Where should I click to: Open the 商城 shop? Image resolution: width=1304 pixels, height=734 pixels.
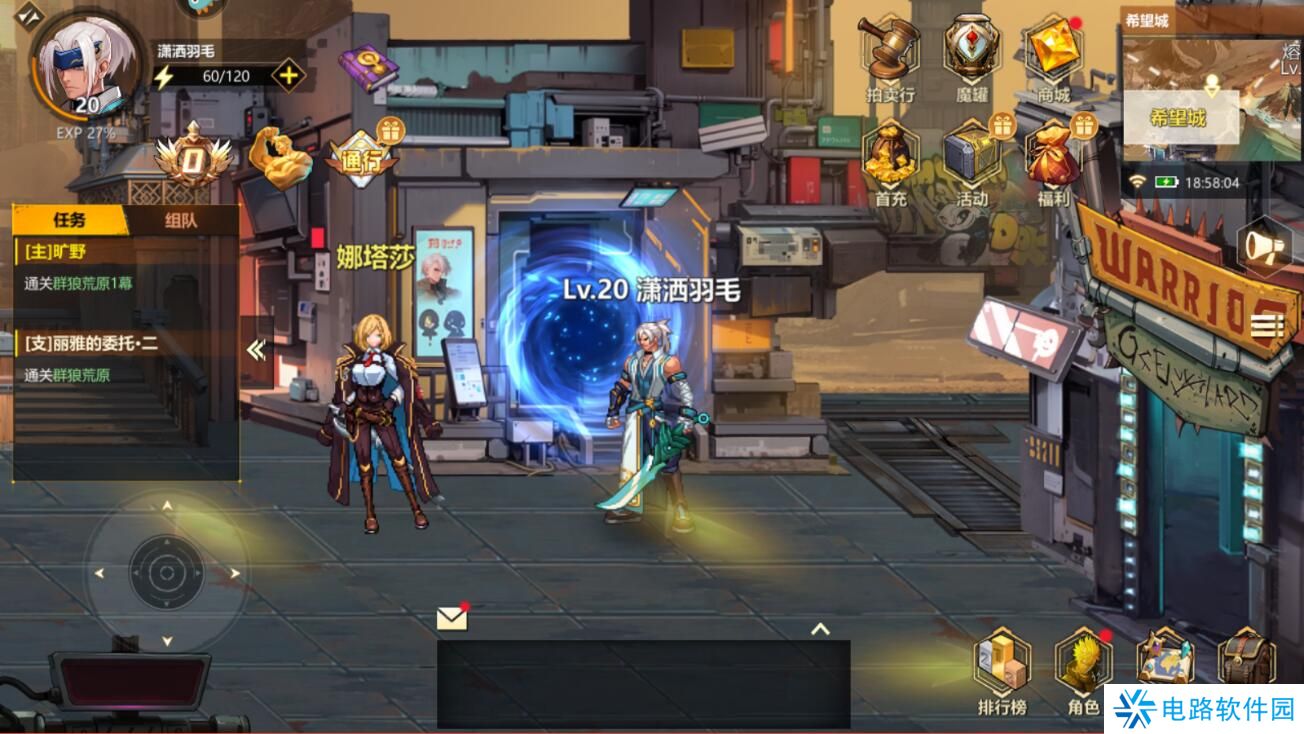pos(1053,54)
